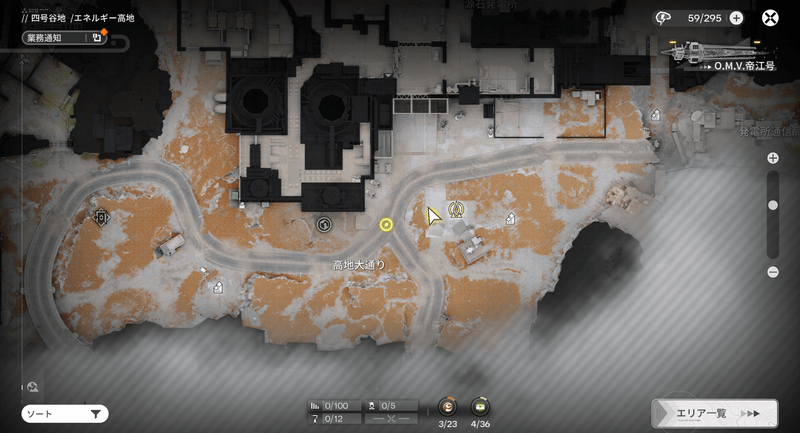
Task: Zoom out the map with minus button
Action: coord(773,272)
